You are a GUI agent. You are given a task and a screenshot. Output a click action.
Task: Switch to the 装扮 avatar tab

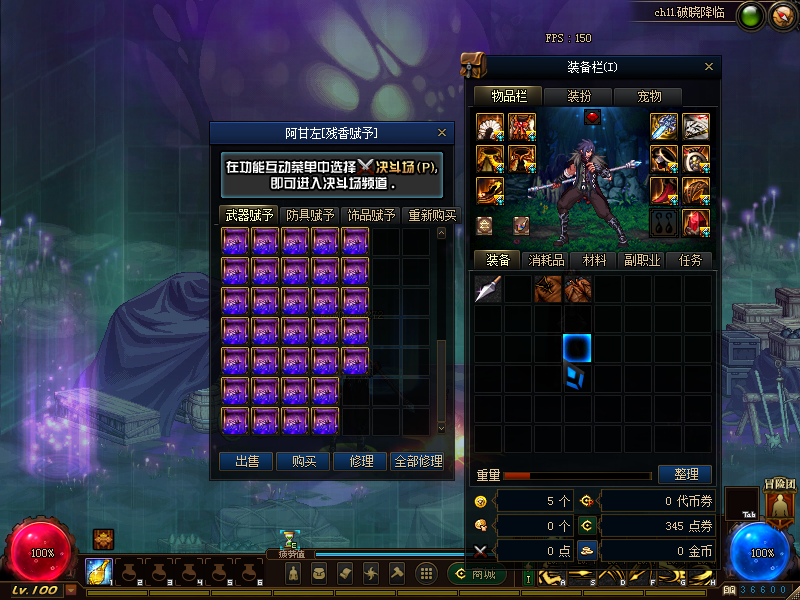pos(579,96)
